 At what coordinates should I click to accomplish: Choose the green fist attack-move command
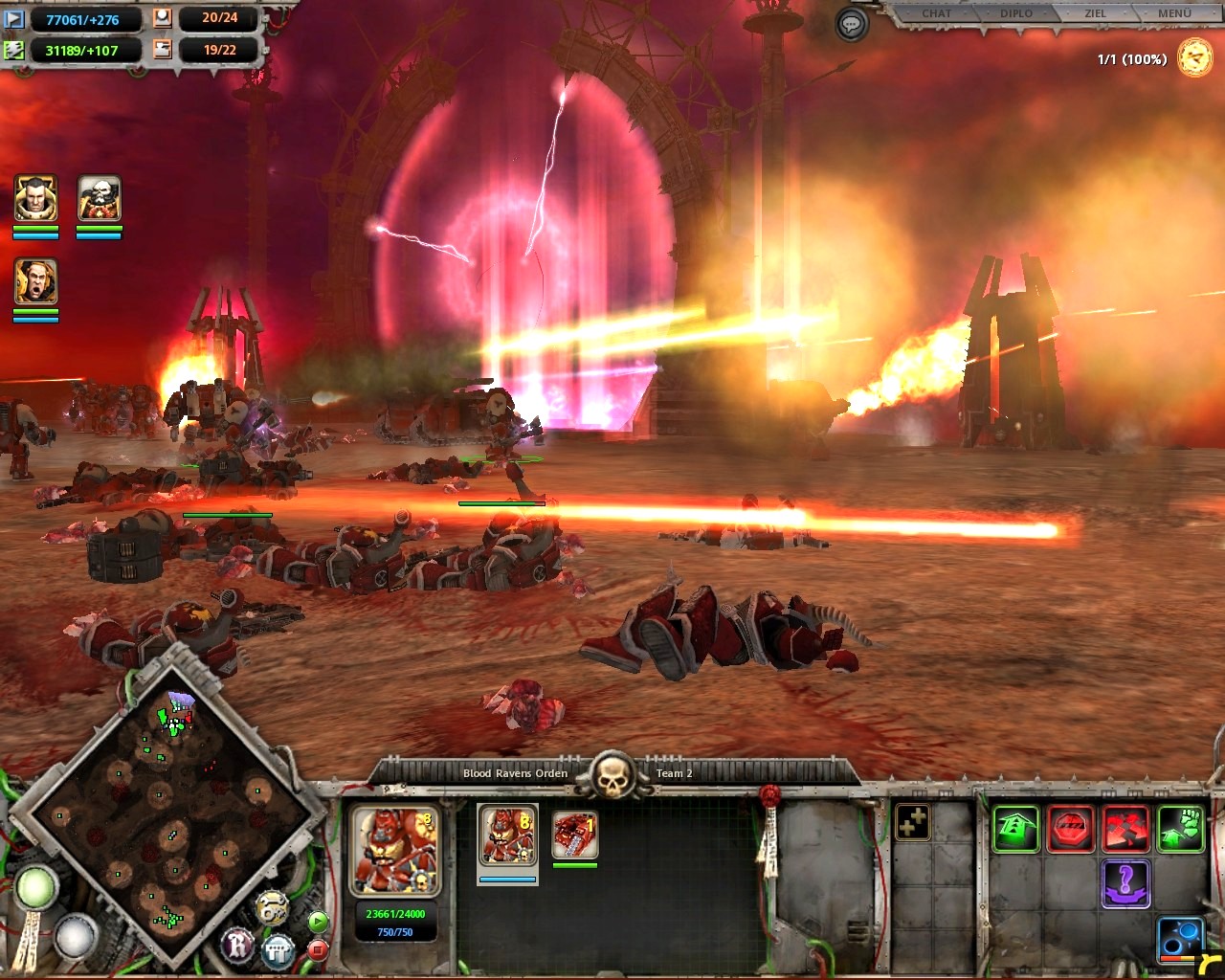(1180, 829)
